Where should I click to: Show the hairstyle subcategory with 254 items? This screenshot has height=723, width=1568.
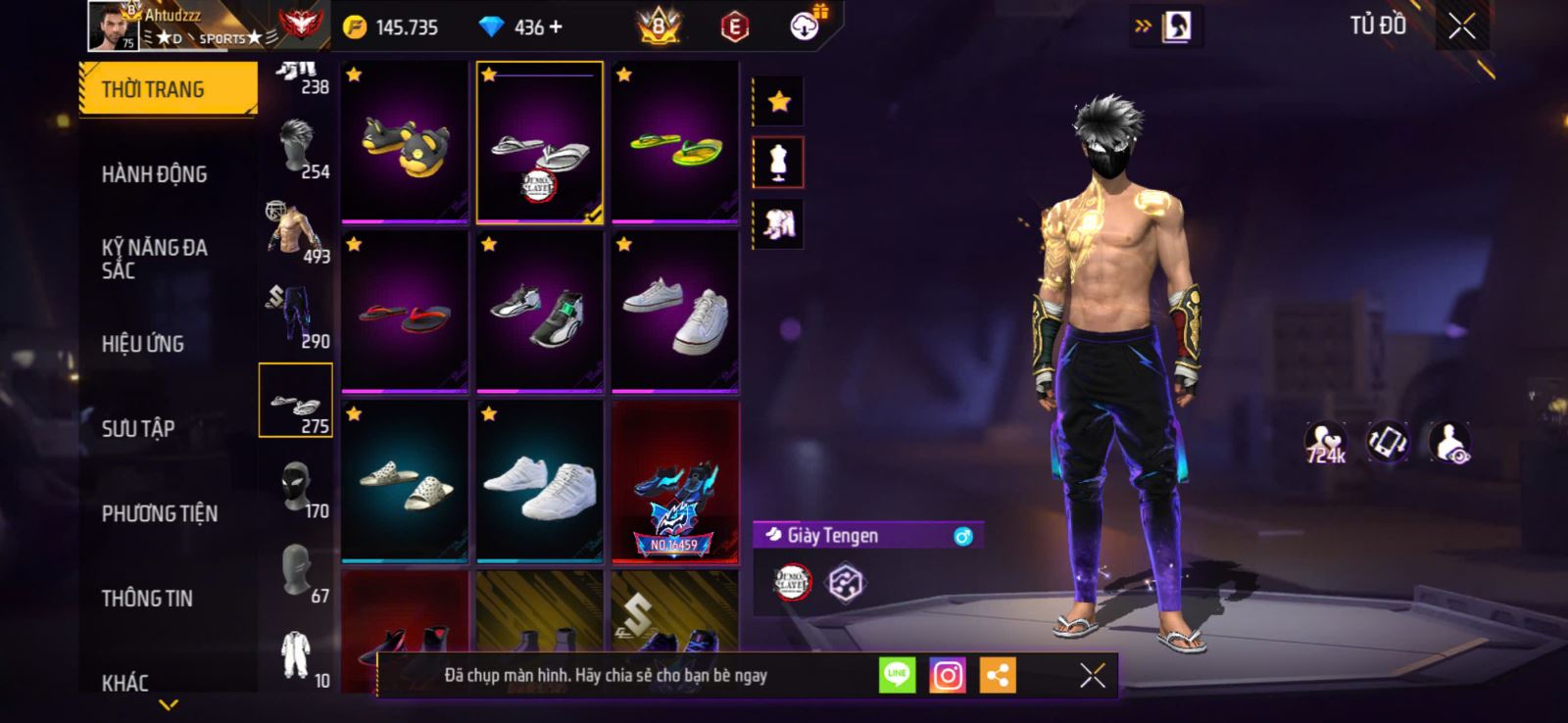(x=297, y=147)
